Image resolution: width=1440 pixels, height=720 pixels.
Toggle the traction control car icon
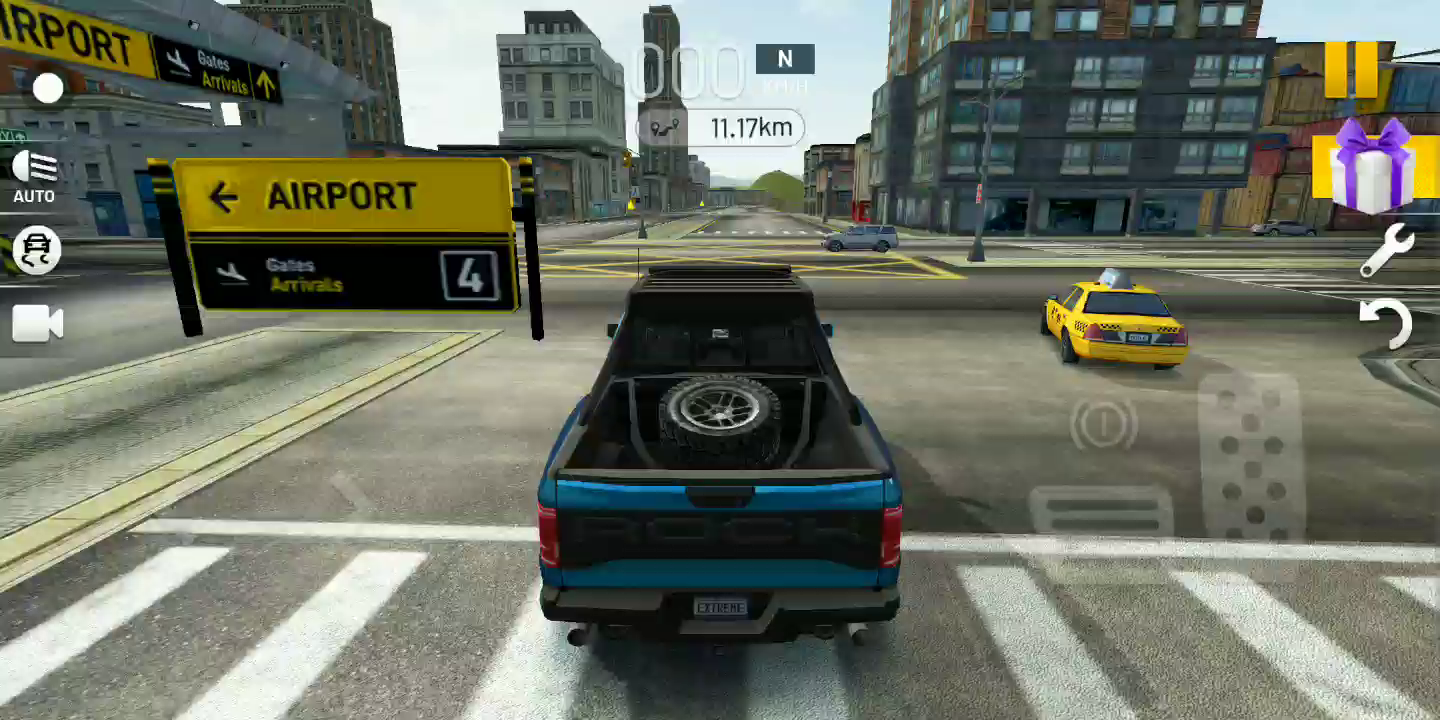tap(37, 250)
